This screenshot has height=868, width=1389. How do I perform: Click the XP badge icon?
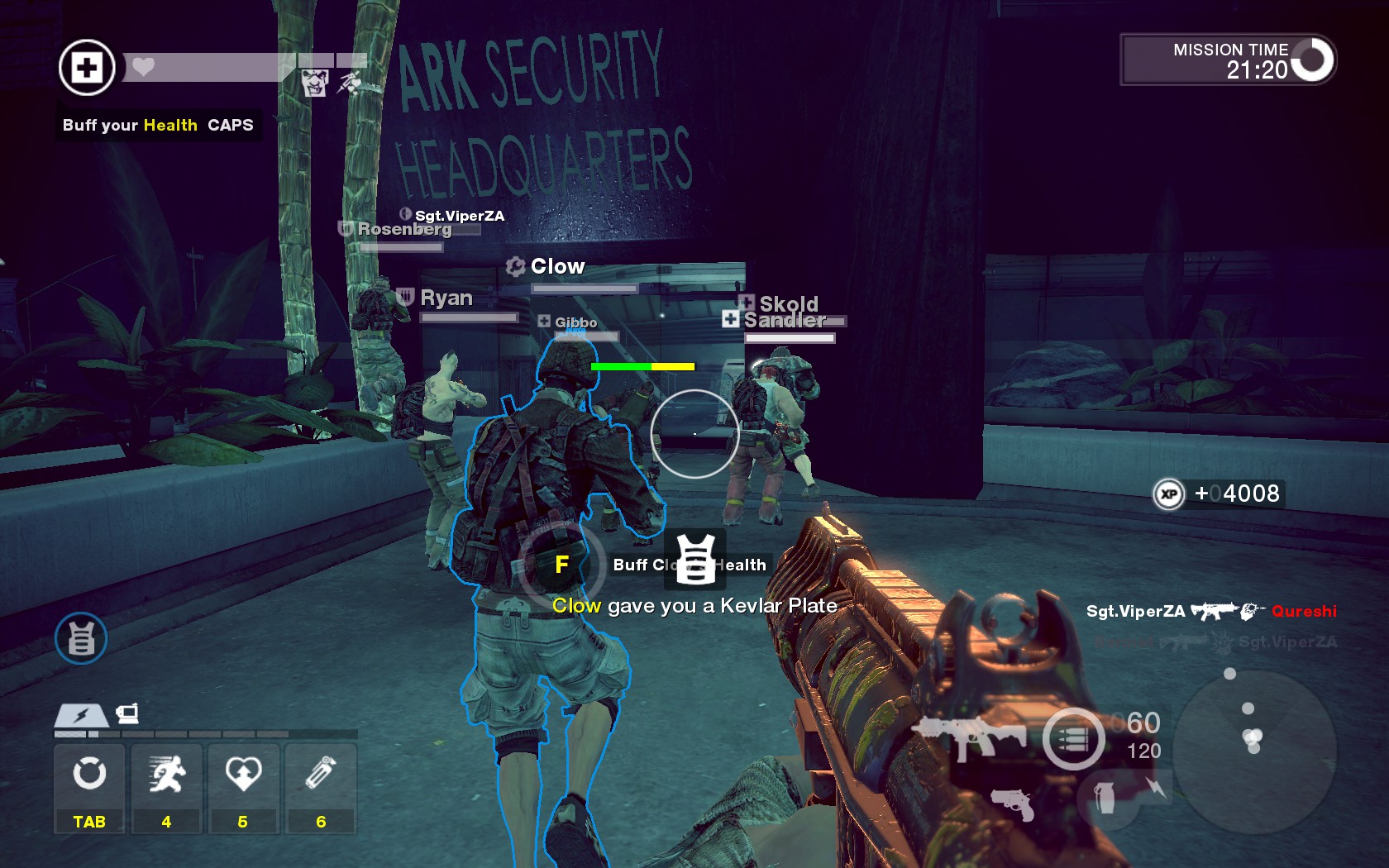[1168, 494]
